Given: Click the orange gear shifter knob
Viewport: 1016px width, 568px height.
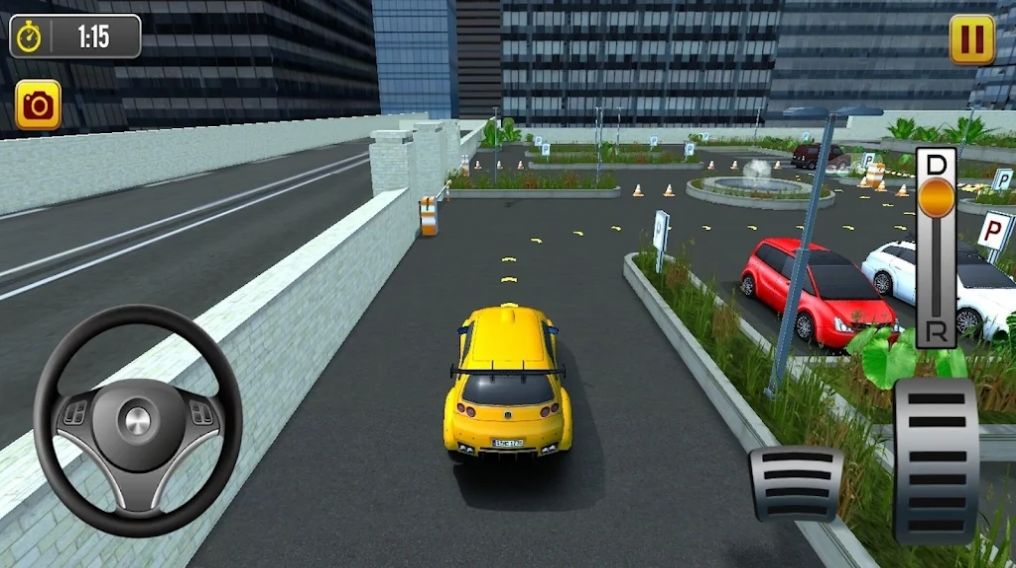Looking at the screenshot, I should pyautogui.click(x=936, y=196).
